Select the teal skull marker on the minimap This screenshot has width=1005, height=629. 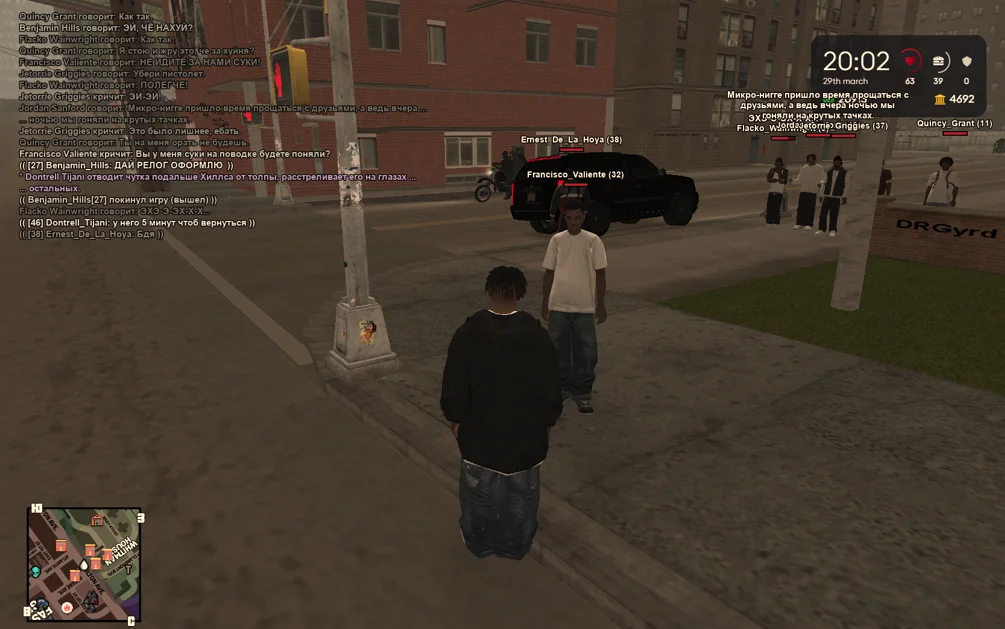pos(36,571)
